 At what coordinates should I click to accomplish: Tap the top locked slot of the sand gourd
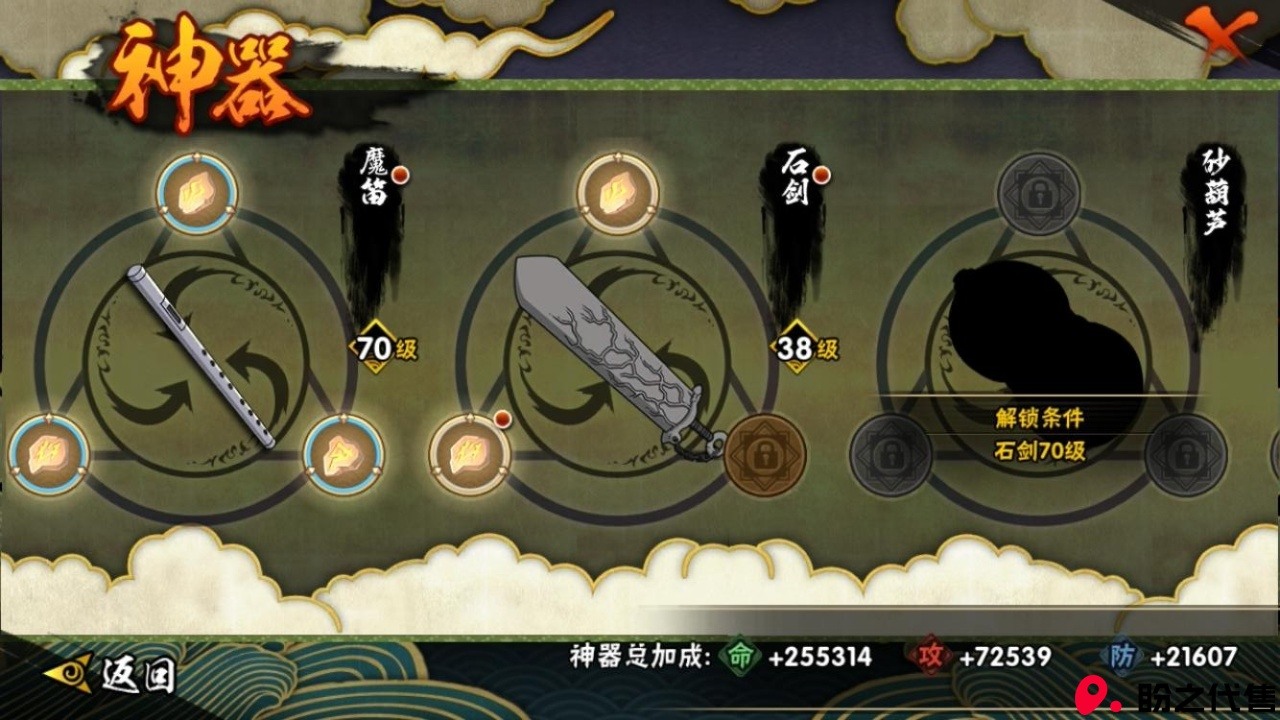click(x=1039, y=193)
